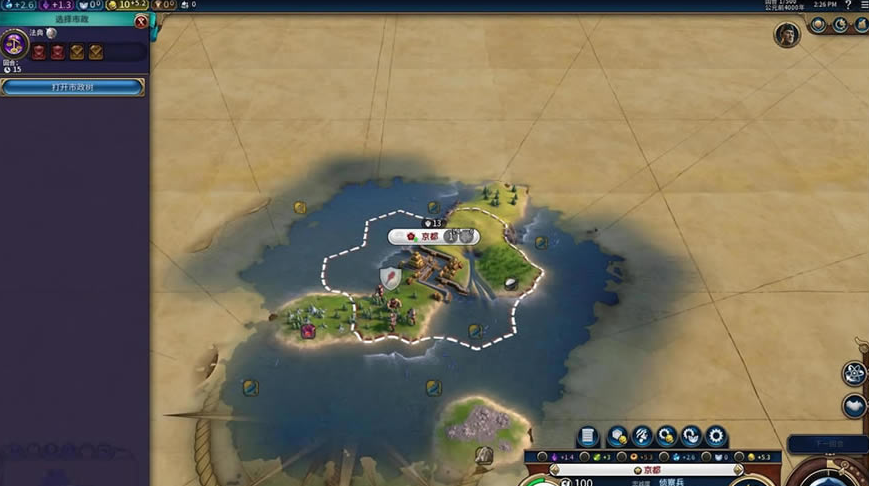Open the change production gear icon
This screenshot has width=869, height=486.
tap(716, 436)
